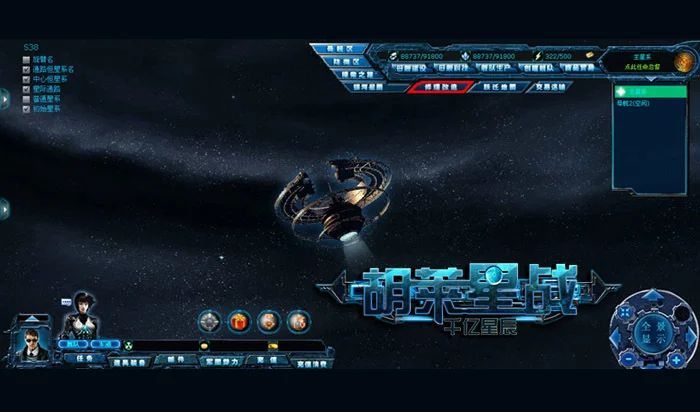Image resolution: width=700 pixels, height=412 pixels.
Task: Click the female officer portrait
Action: [x=78, y=318]
